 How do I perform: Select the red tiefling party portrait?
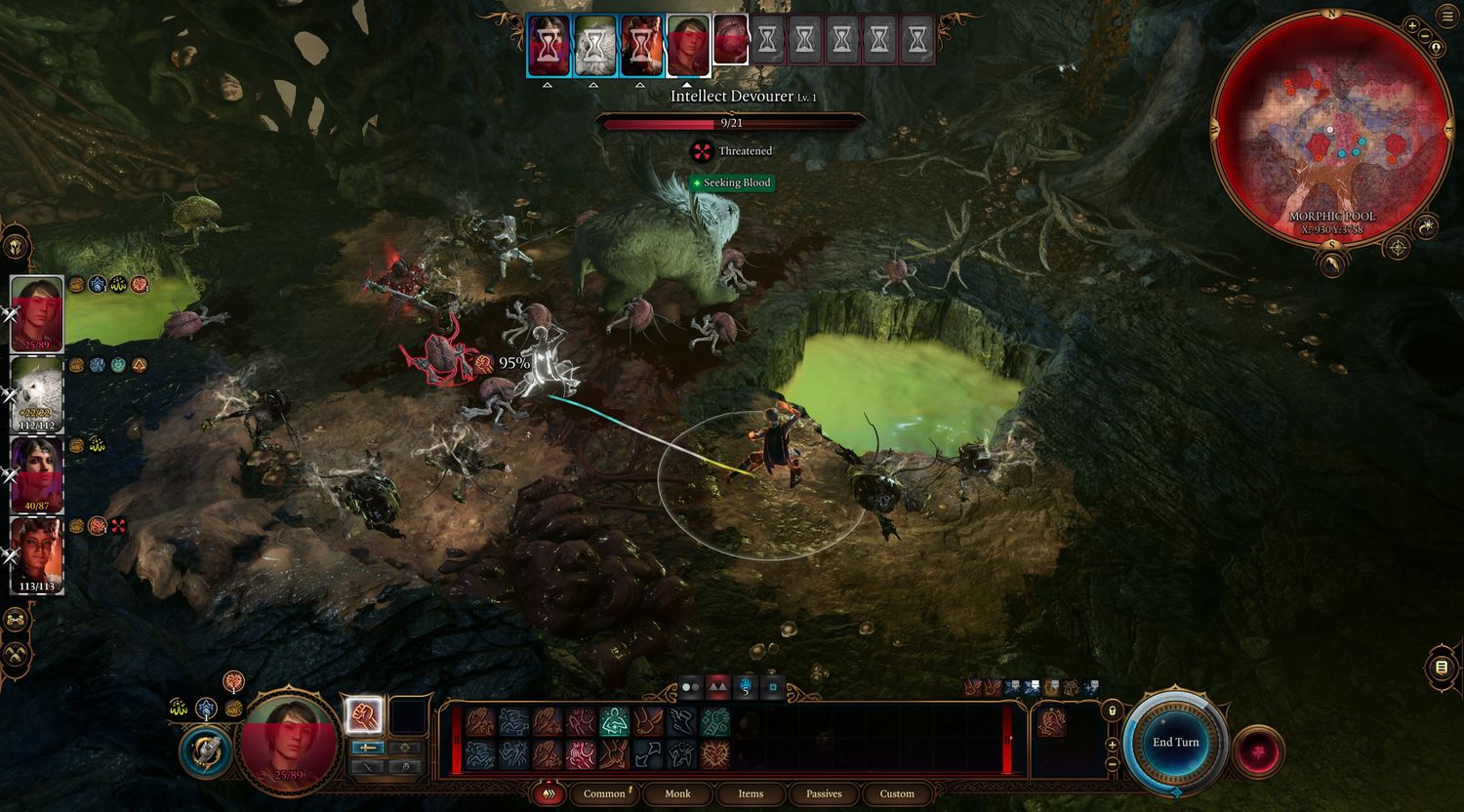tap(37, 554)
